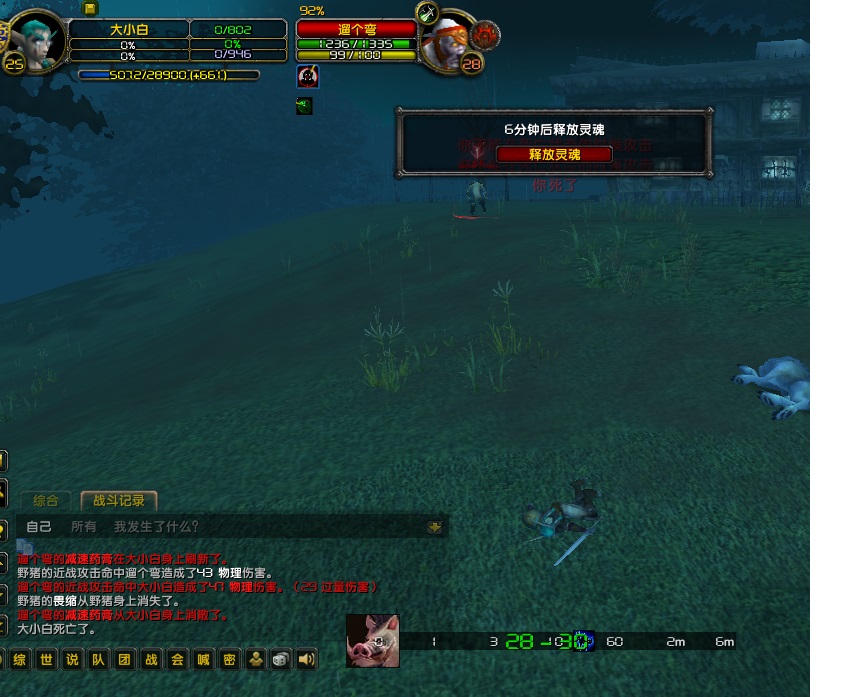Click the dice roll button
The image size is (864, 697).
281,659
